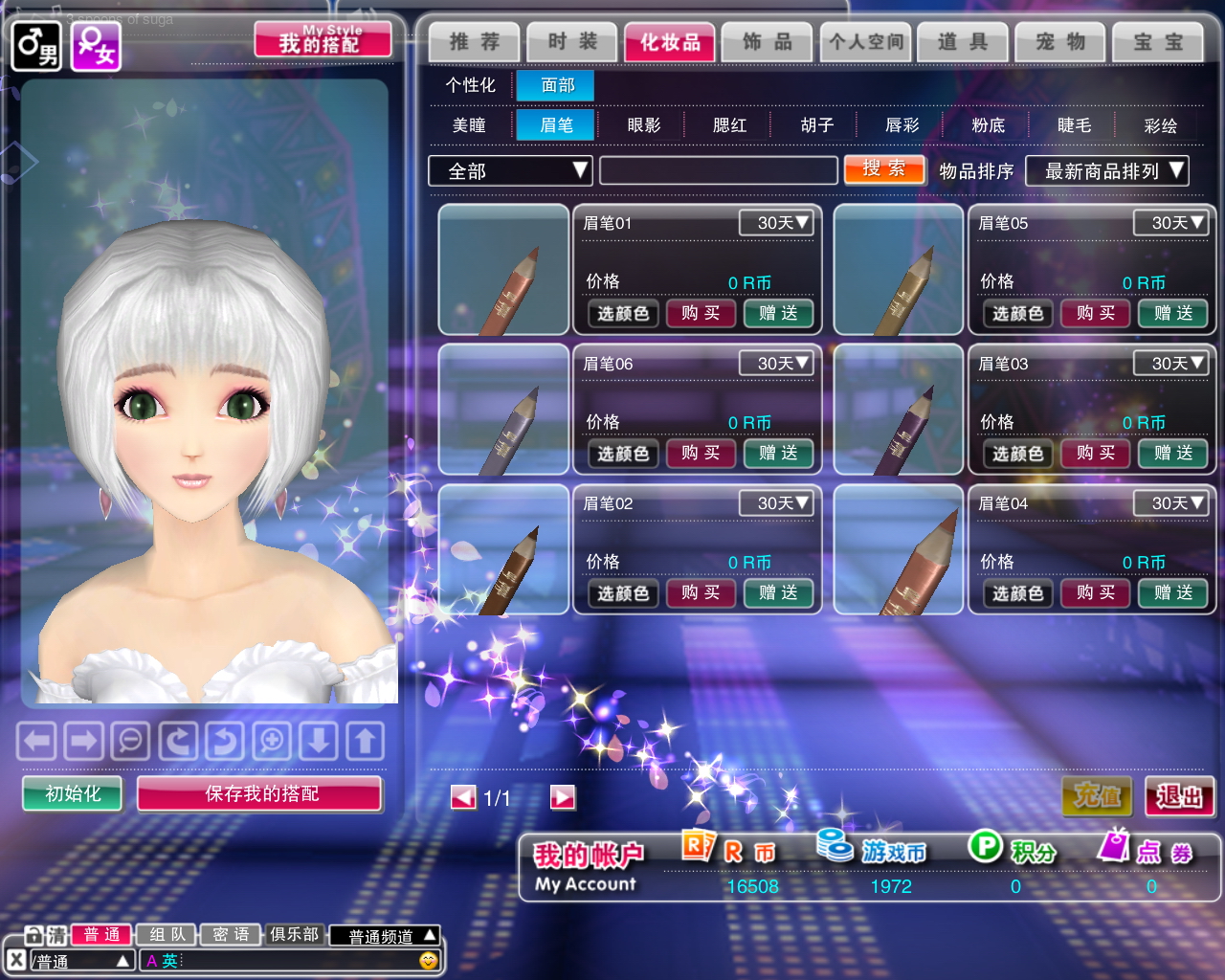Choose the 眼影 eyeshadow subcategory

click(x=643, y=125)
